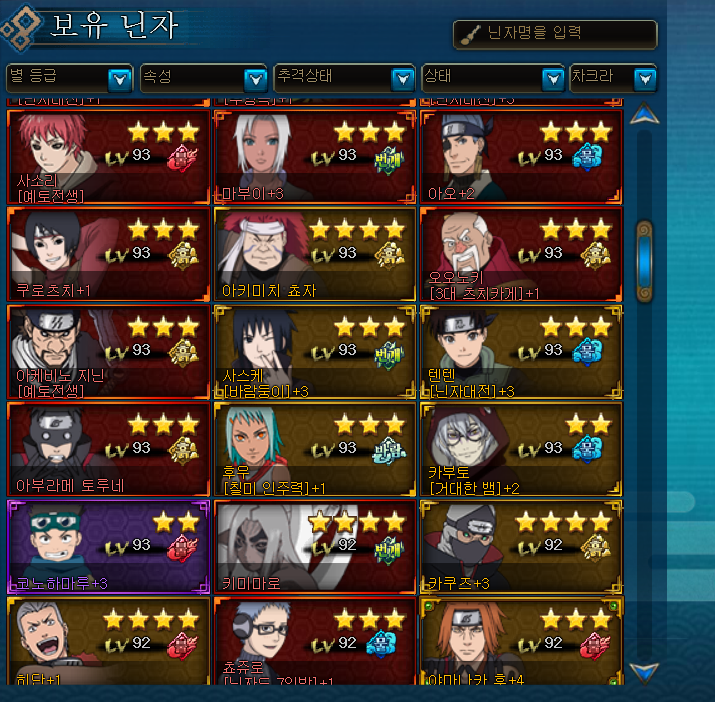Choose the 오오노키 3대 츠치카게 card
The image size is (715, 702).
(x=521, y=254)
